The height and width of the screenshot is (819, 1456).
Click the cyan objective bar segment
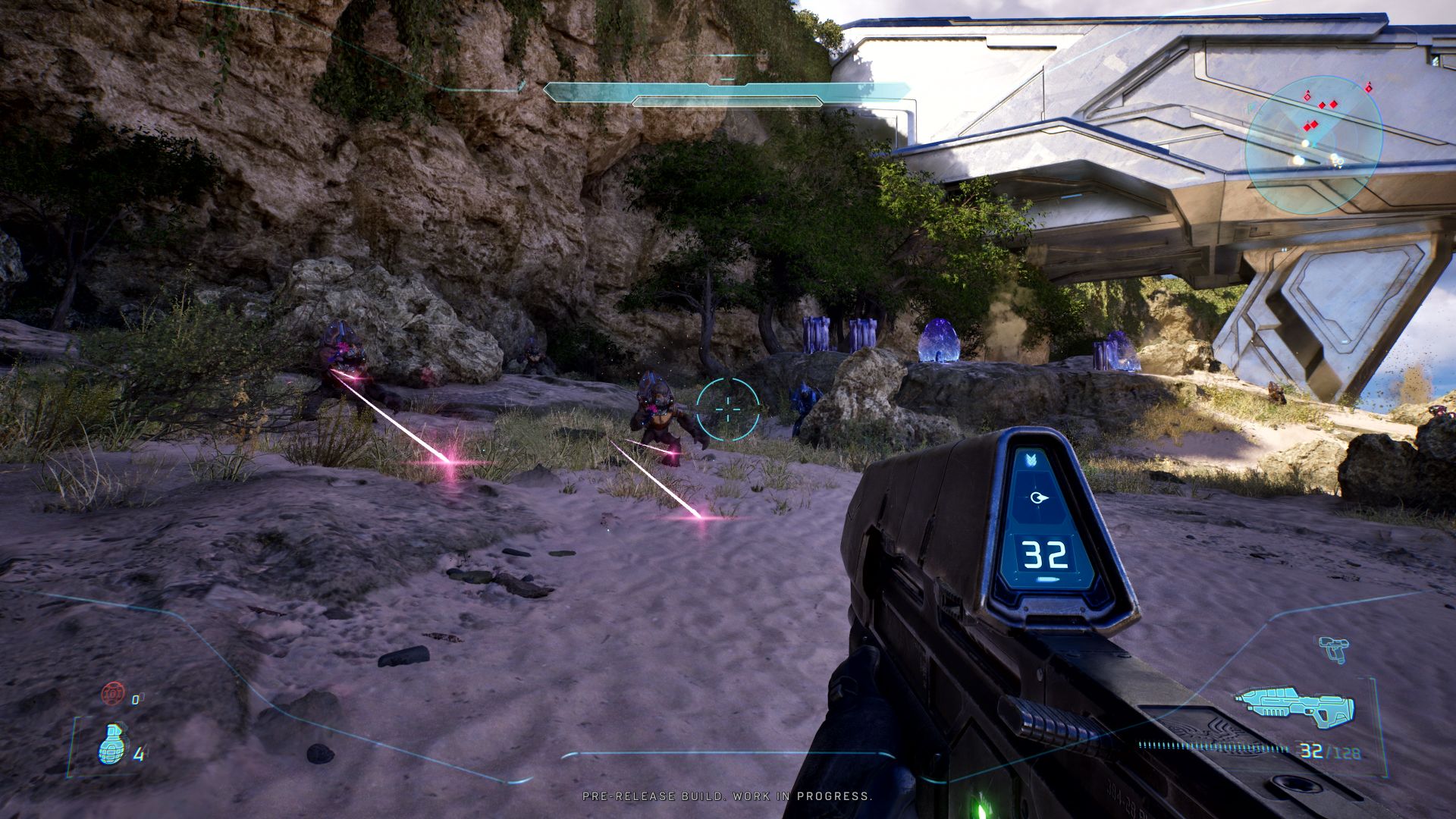coord(728,89)
